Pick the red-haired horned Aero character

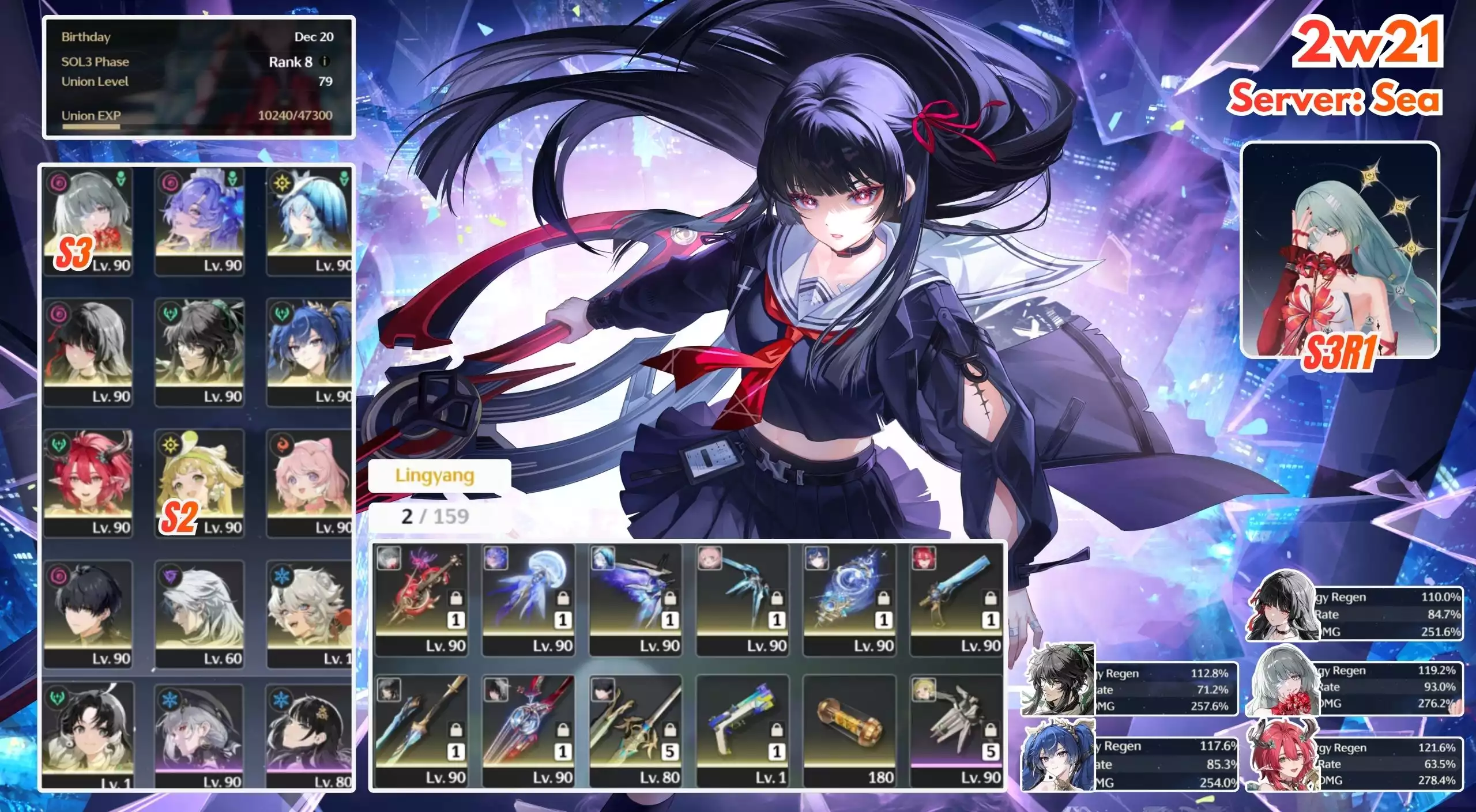(x=88, y=483)
